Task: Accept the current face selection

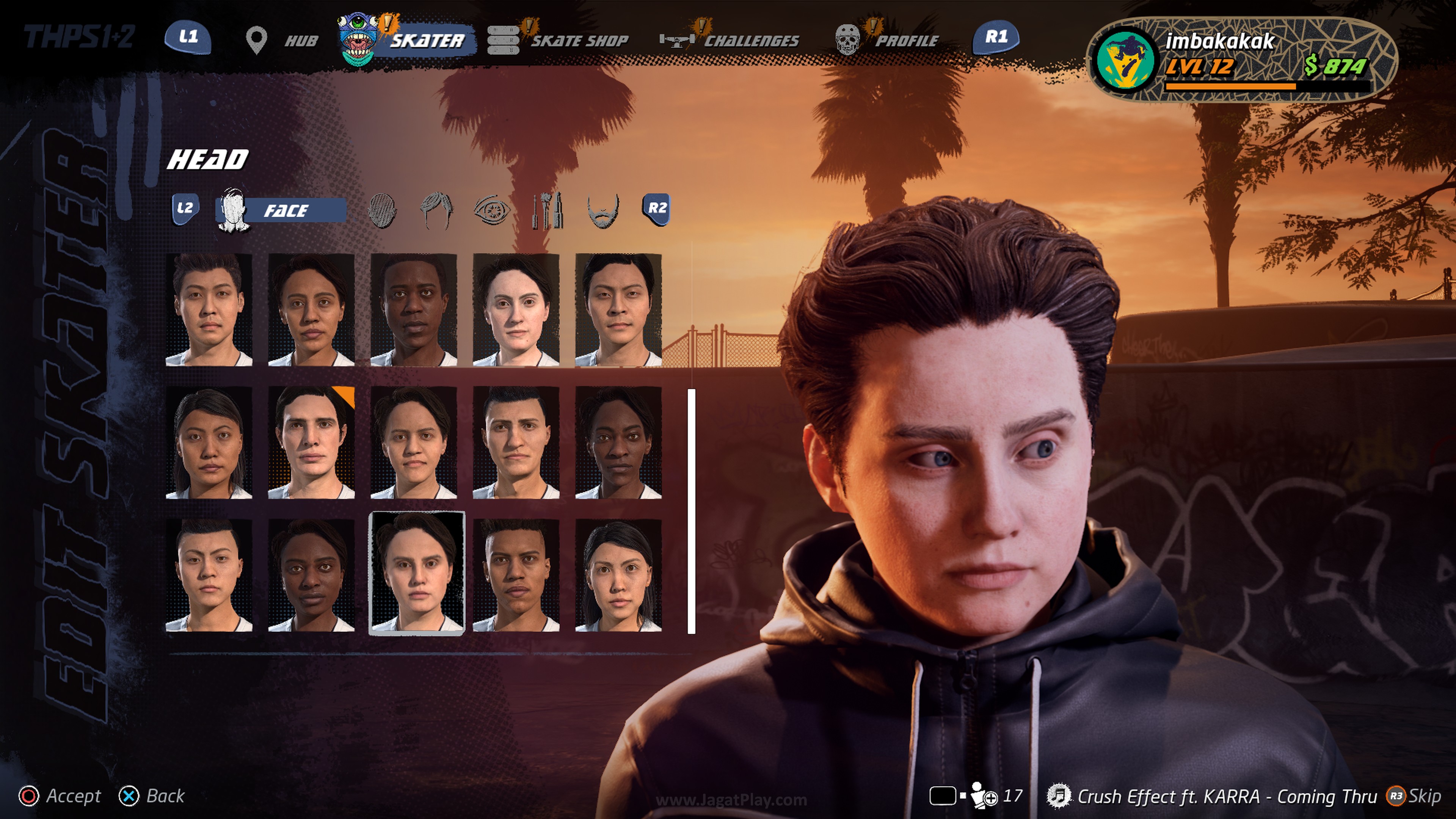Action: click(61, 796)
